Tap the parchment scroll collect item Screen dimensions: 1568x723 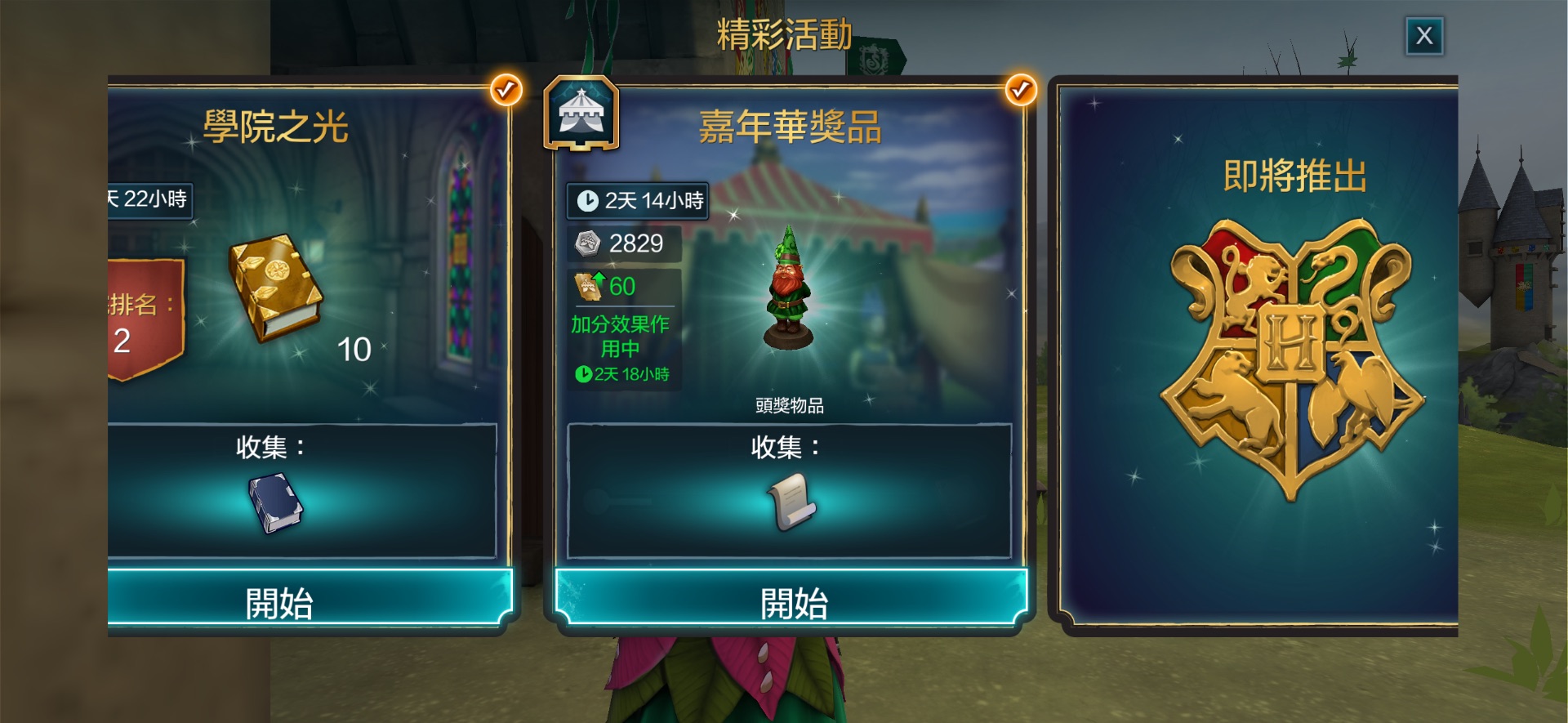coord(791,501)
